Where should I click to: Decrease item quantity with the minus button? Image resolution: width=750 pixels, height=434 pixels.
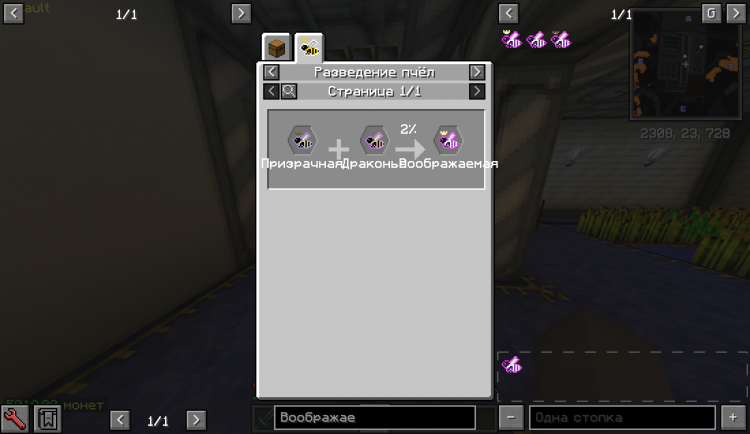(x=510, y=417)
